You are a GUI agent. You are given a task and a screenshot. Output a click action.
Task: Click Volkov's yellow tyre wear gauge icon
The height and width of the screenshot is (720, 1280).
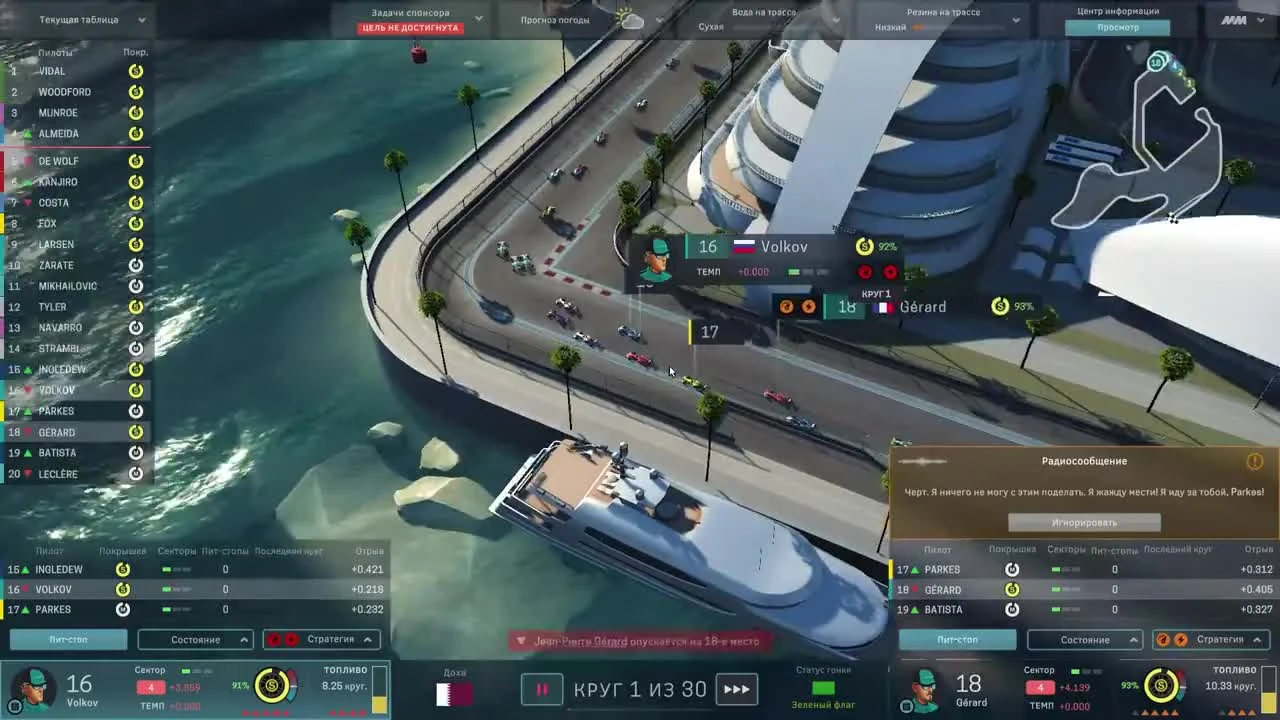click(271, 687)
